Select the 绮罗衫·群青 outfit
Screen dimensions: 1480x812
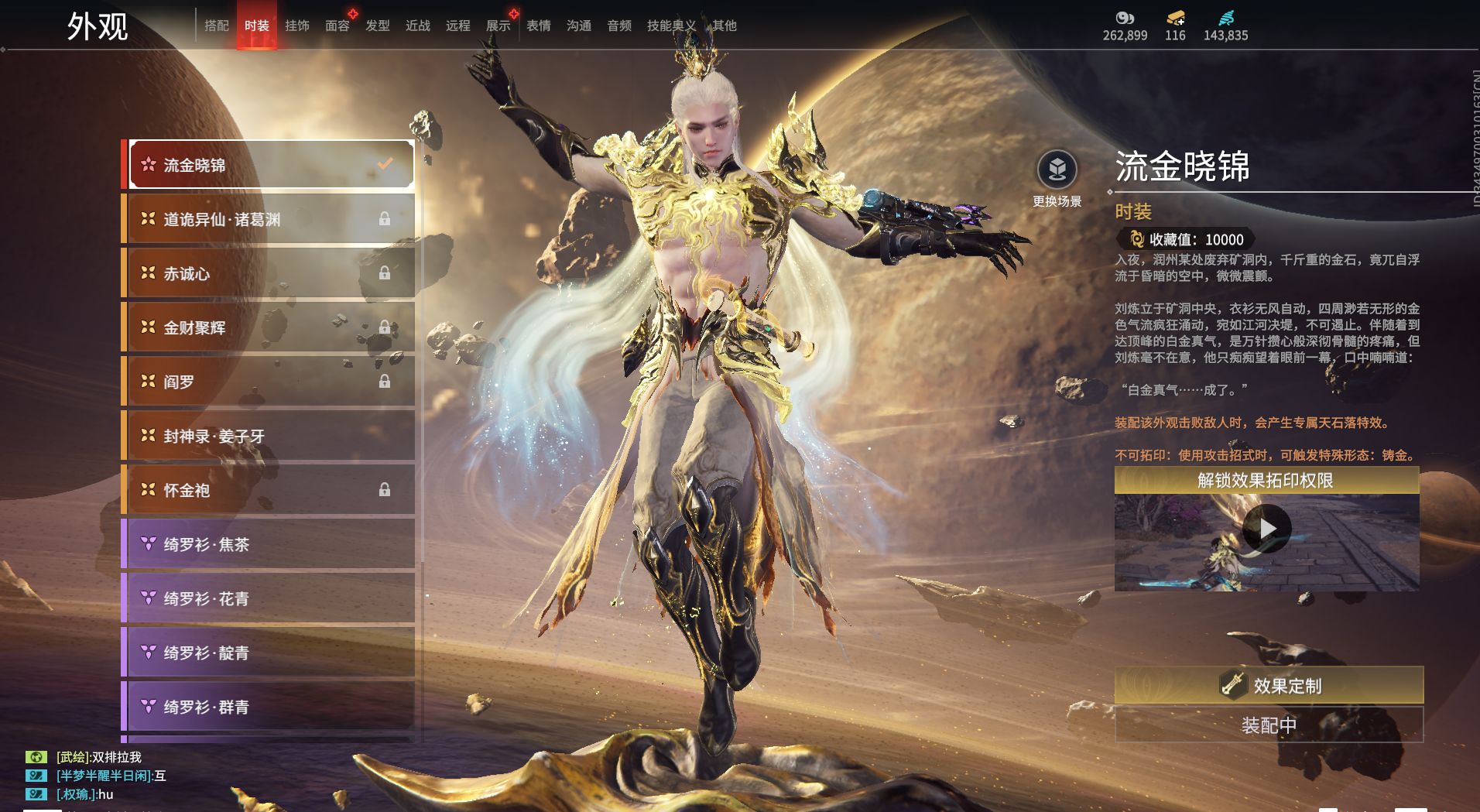271,707
